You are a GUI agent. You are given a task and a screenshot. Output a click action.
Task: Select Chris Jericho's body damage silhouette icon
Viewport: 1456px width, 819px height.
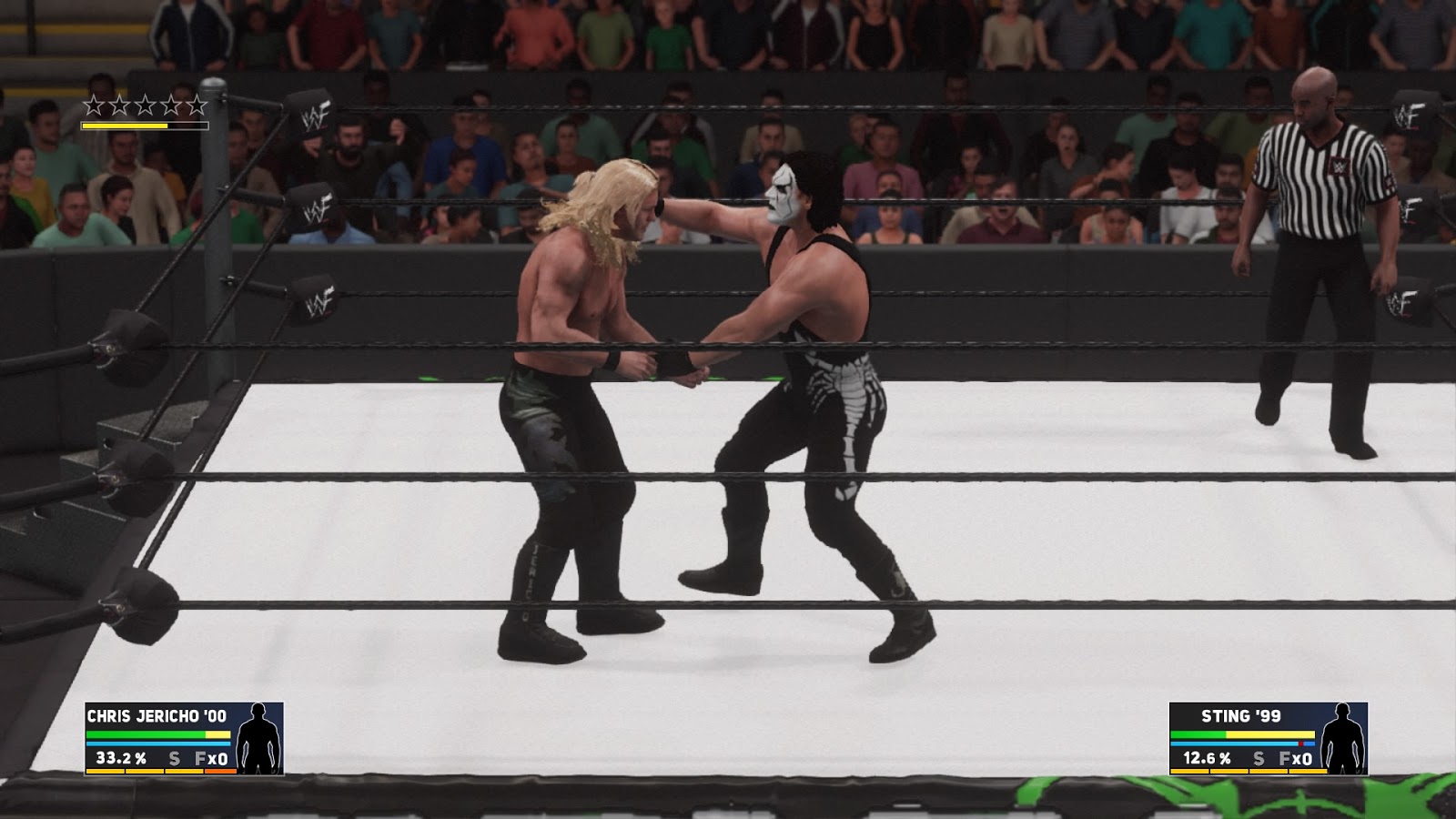(258, 739)
